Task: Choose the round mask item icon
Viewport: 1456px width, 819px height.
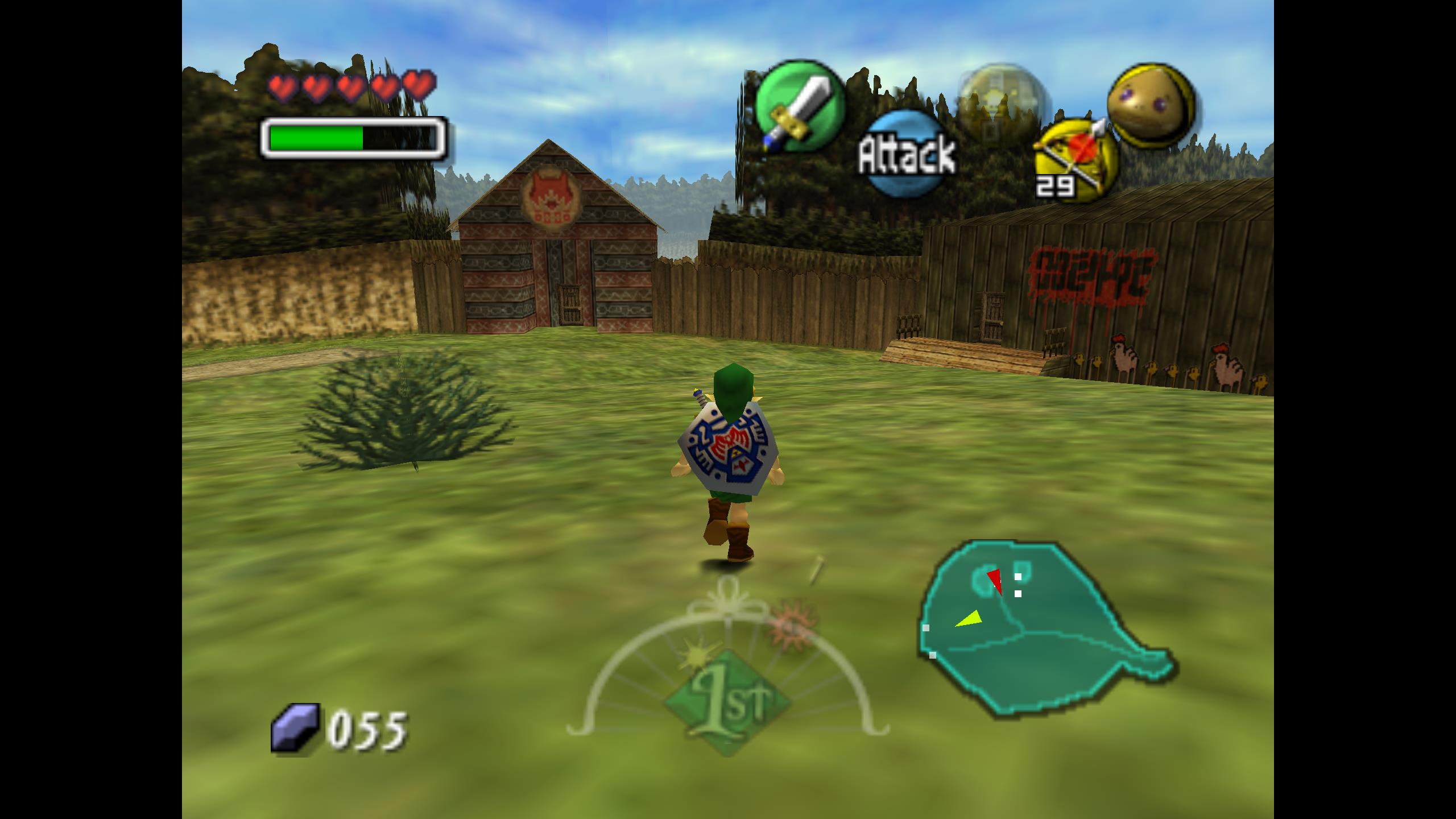Action: (x=1150, y=105)
